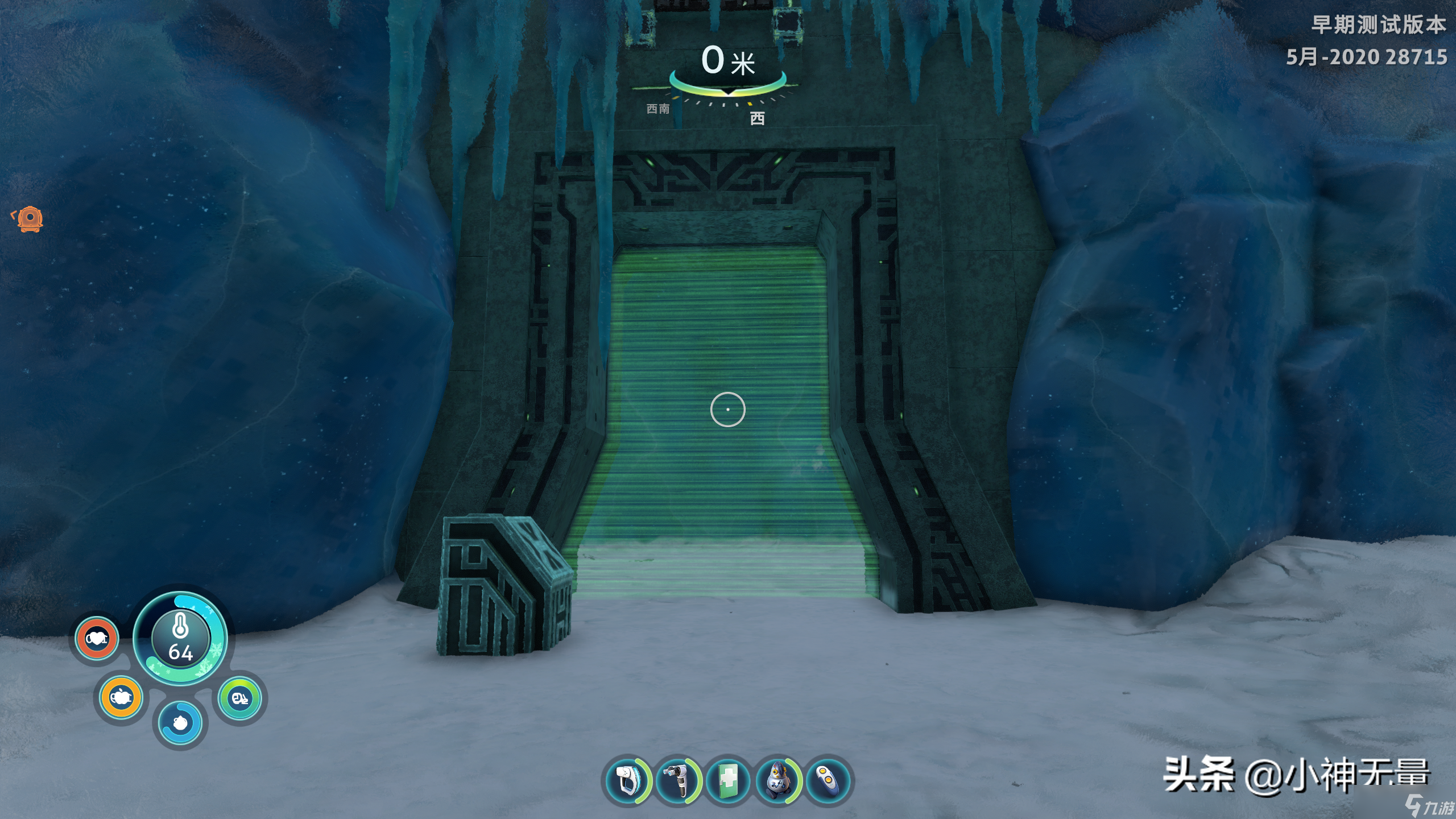Equip the twin-lens handheld tool slot
1456x819 pixels.
click(678, 780)
